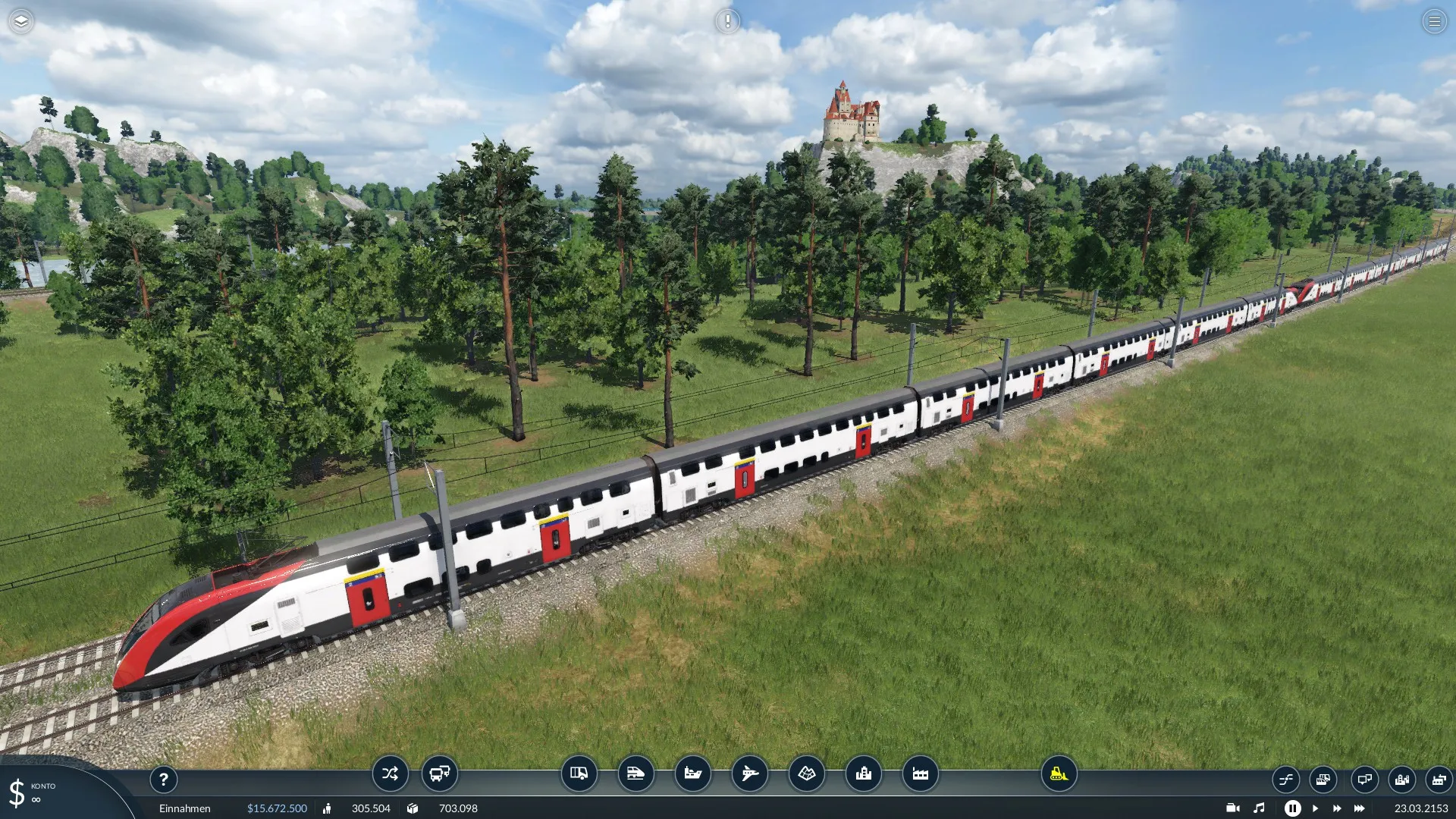
Task: Activate the yellow bulldozer tool
Action: 1059,774
